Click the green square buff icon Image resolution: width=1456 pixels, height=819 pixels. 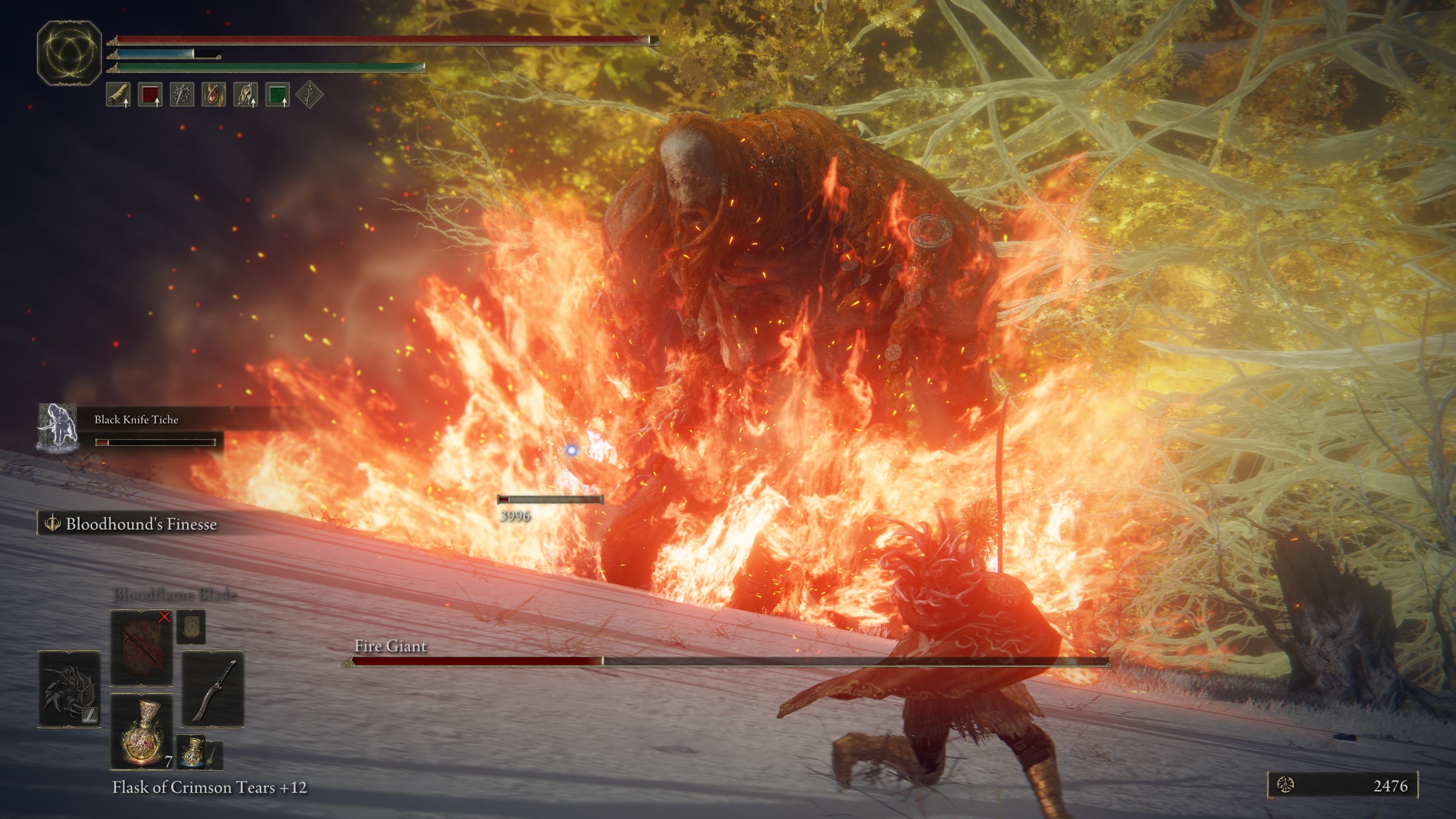pyautogui.click(x=278, y=94)
